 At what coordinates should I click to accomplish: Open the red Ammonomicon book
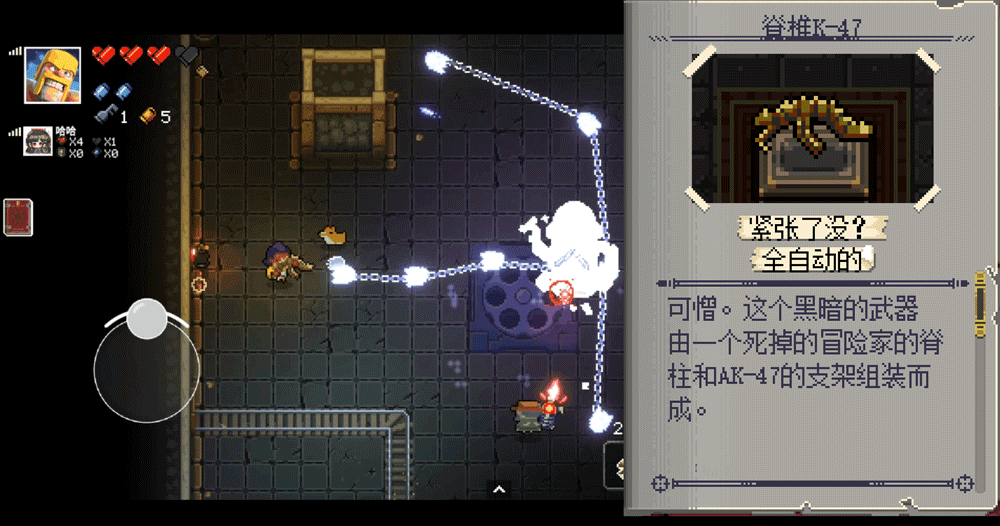point(18,217)
